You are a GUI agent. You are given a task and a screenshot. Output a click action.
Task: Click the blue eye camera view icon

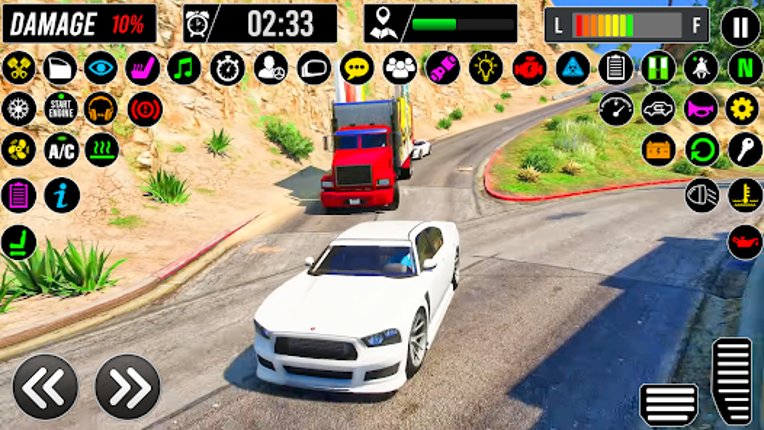pyautogui.click(x=100, y=68)
